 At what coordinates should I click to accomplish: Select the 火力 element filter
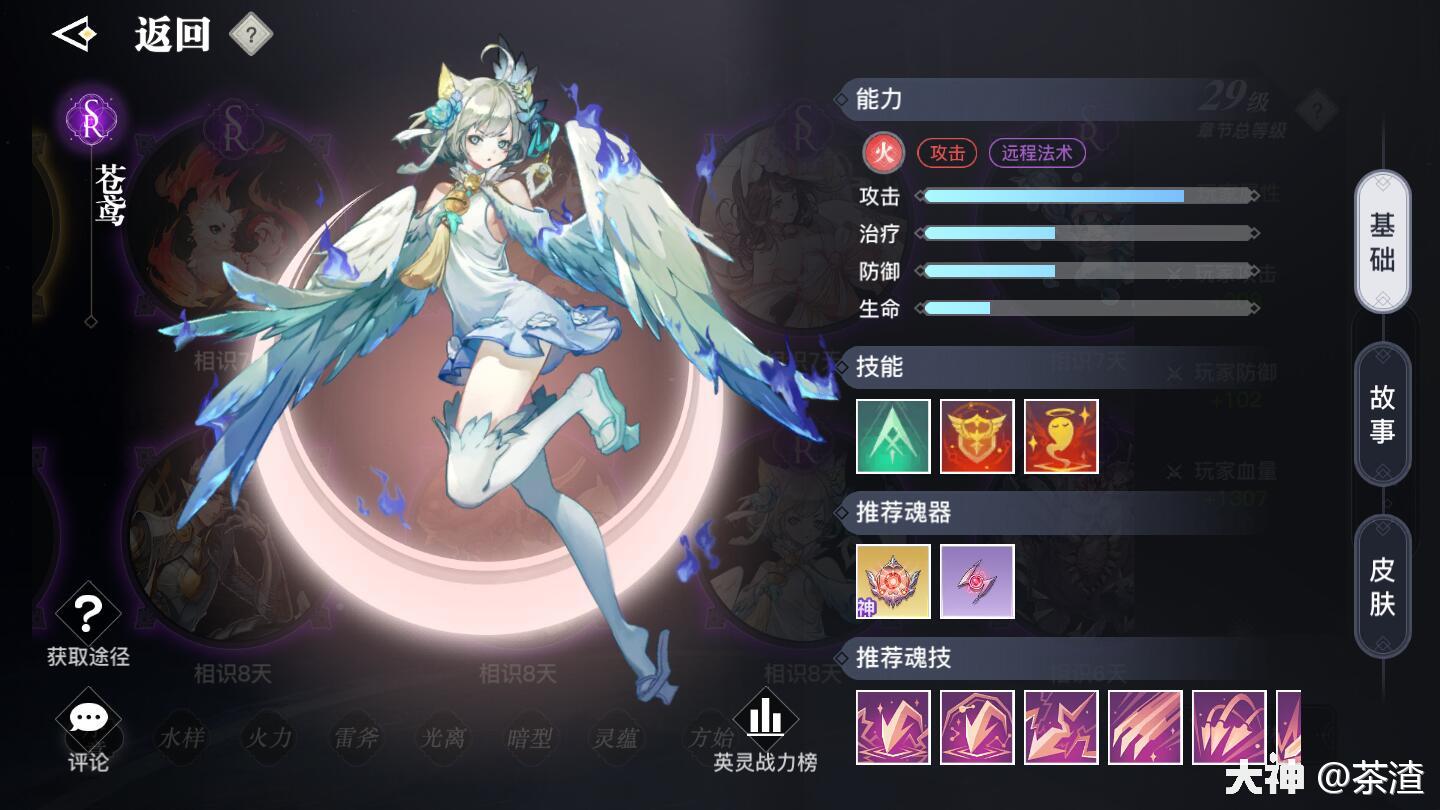(268, 739)
